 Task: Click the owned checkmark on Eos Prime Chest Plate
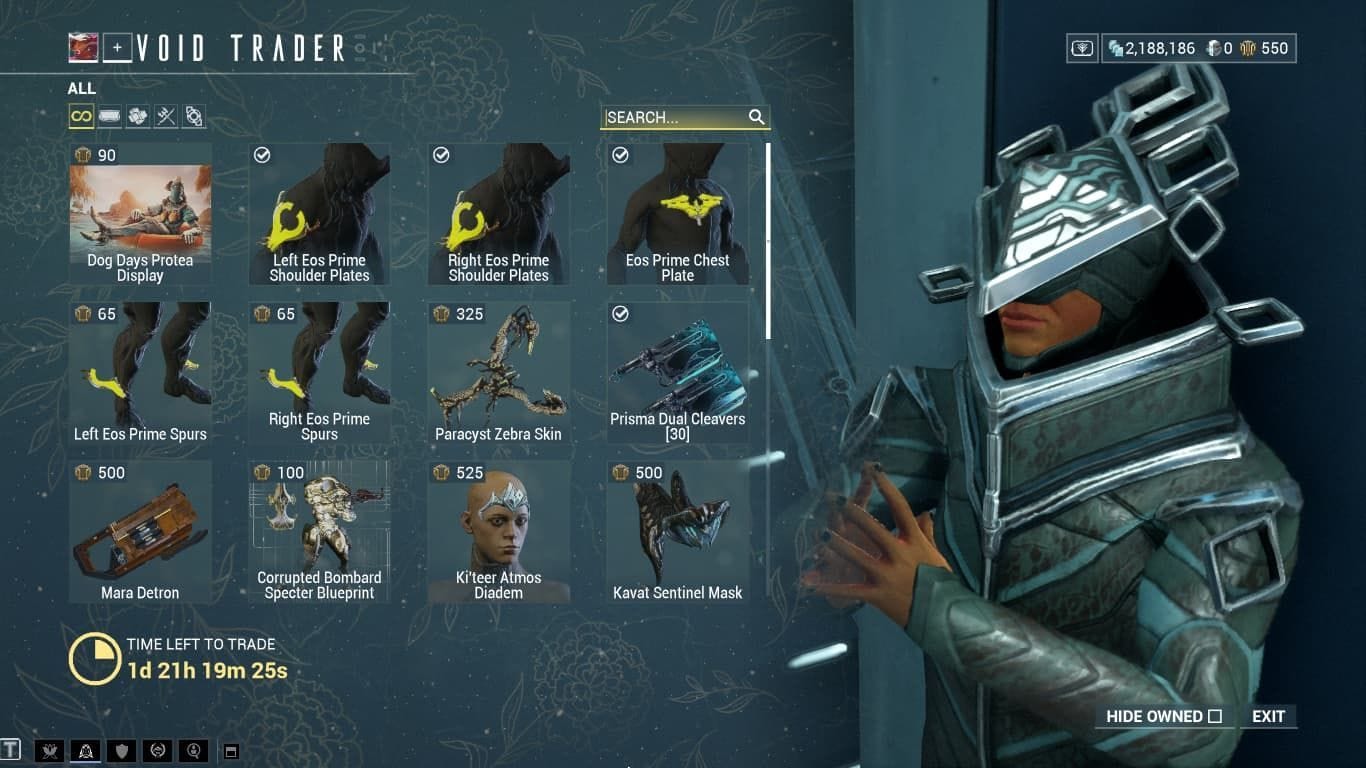(x=621, y=155)
